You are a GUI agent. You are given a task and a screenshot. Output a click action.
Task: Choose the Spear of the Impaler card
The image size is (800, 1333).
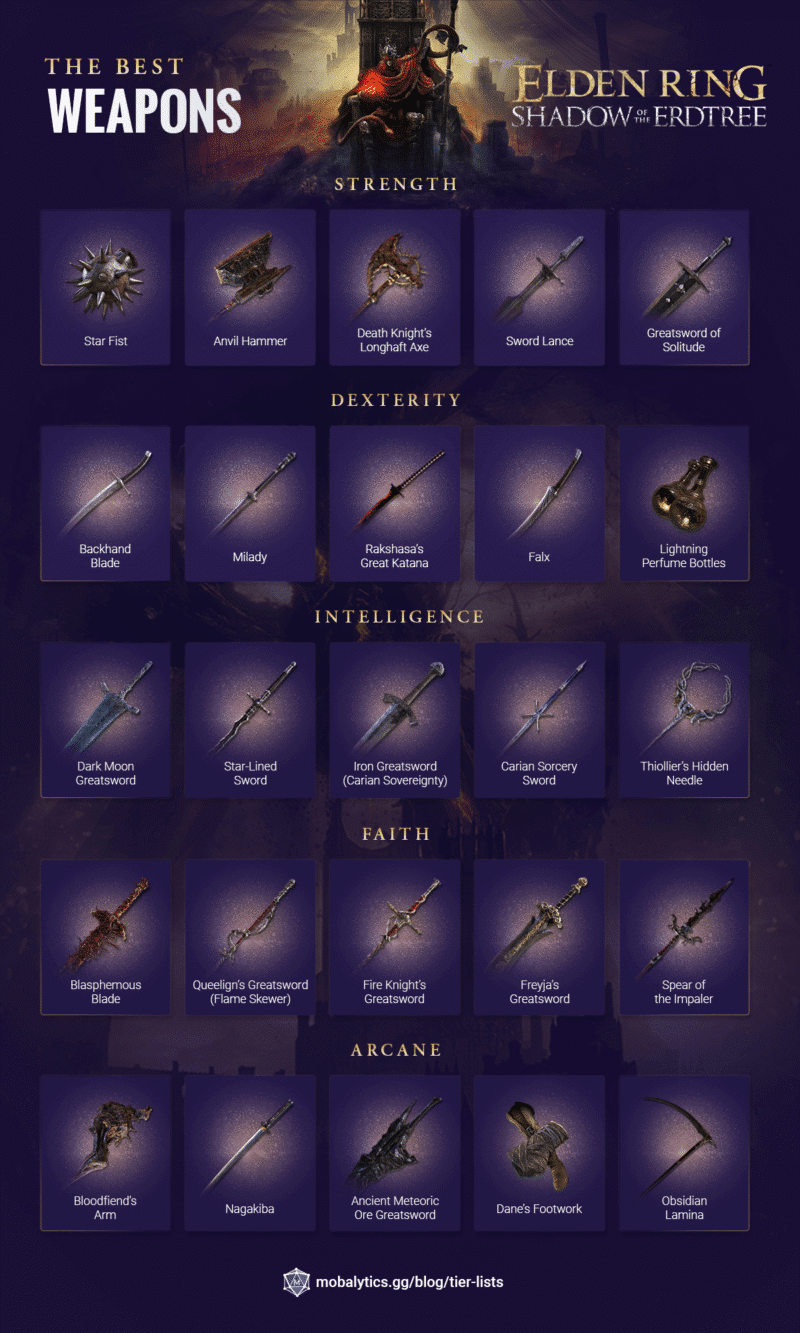[x=684, y=937]
